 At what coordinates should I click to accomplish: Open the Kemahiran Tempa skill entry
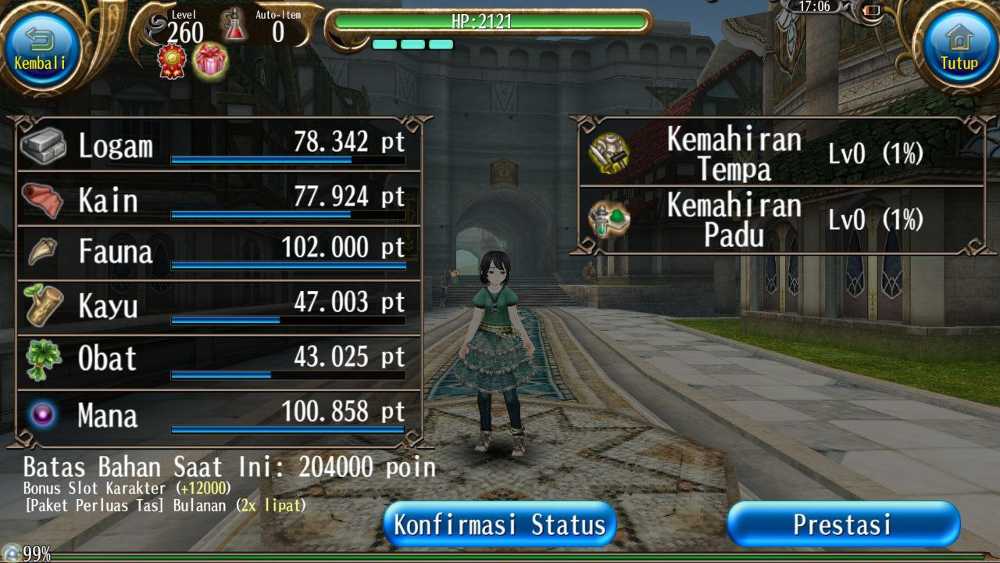pos(778,153)
